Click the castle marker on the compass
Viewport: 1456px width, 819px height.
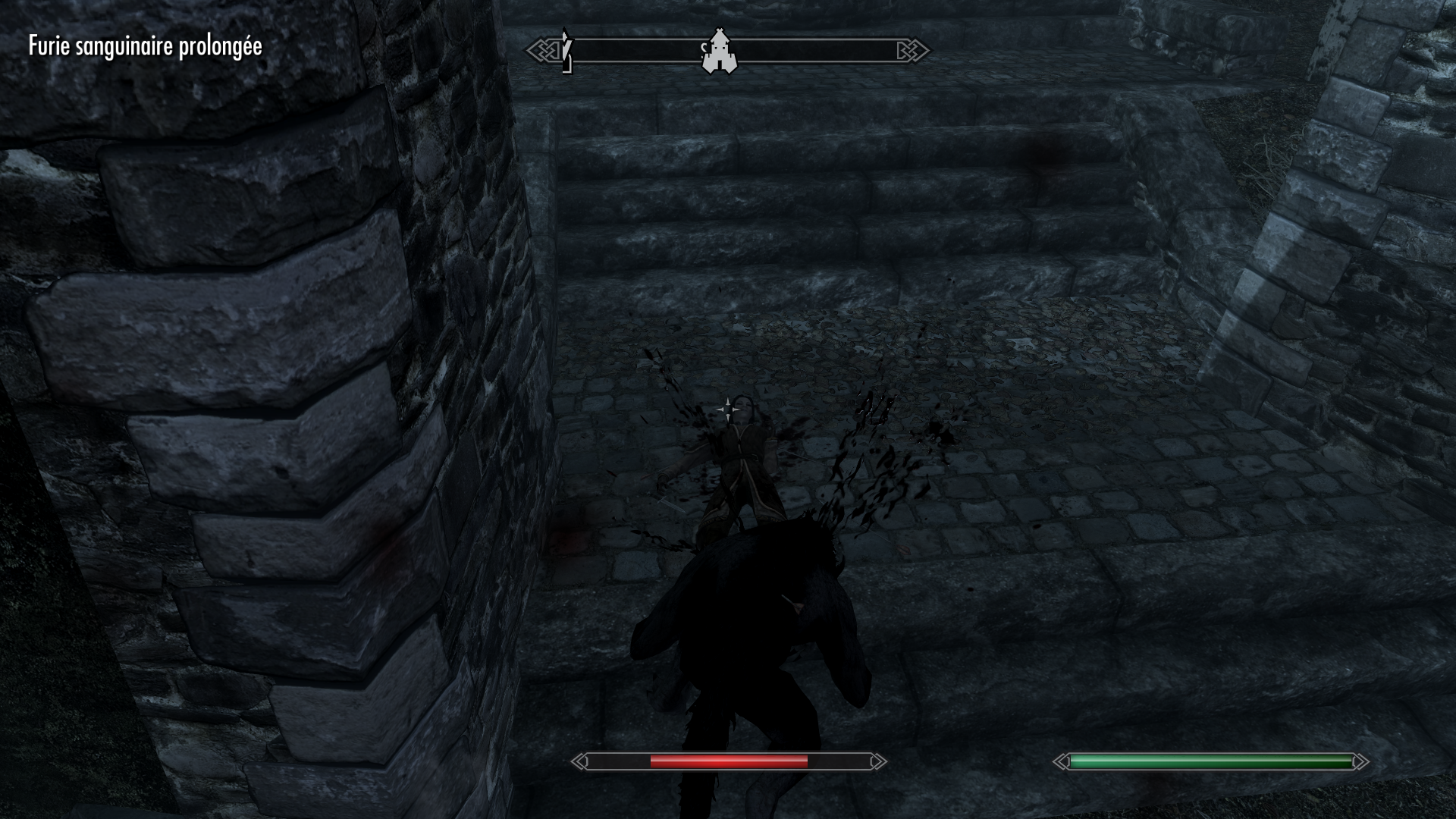719,51
